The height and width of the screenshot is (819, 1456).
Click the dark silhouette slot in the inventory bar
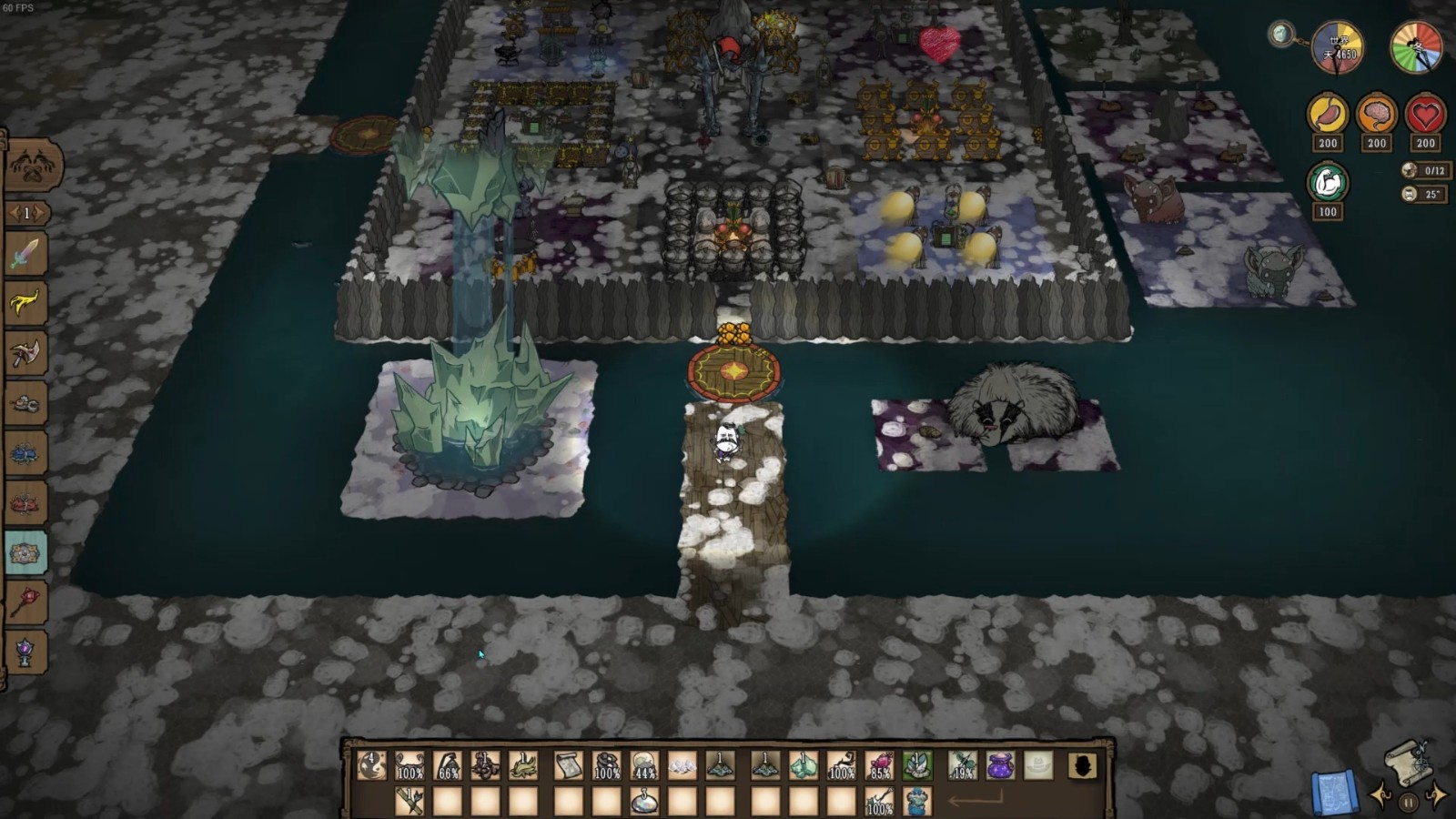click(x=1082, y=766)
